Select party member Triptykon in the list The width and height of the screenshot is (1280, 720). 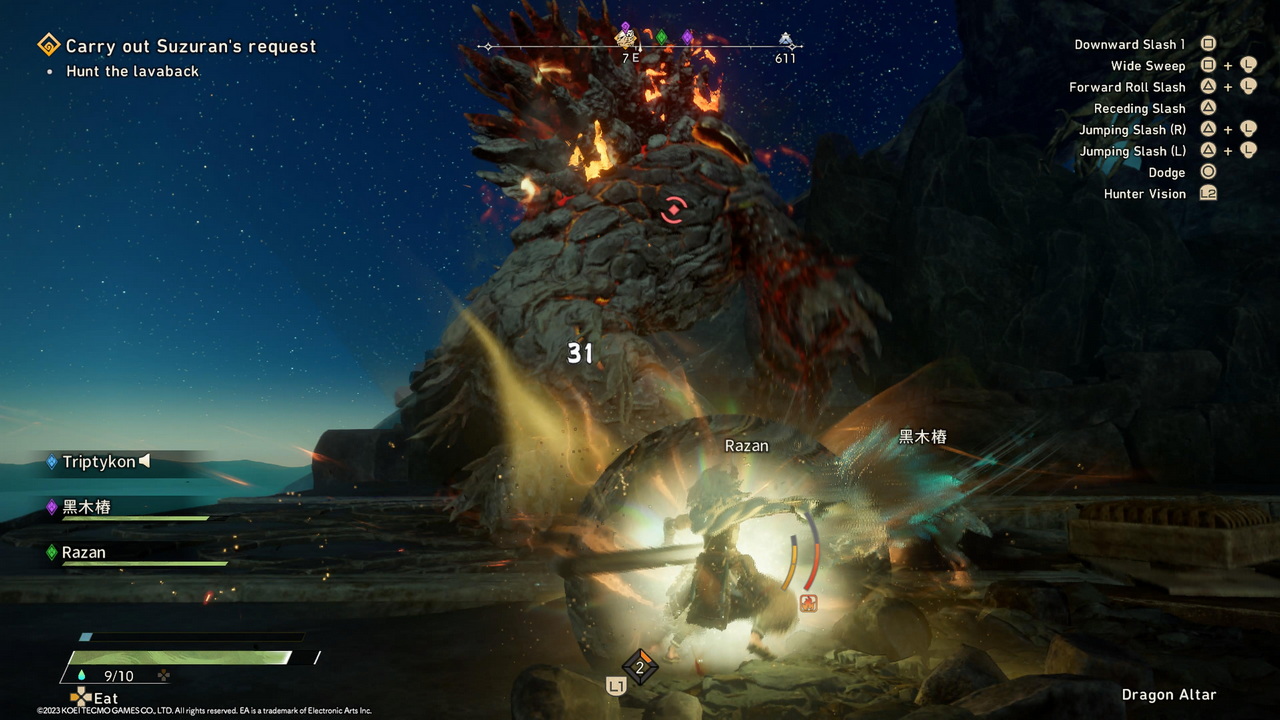pyautogui.click(x=98, y=462)
